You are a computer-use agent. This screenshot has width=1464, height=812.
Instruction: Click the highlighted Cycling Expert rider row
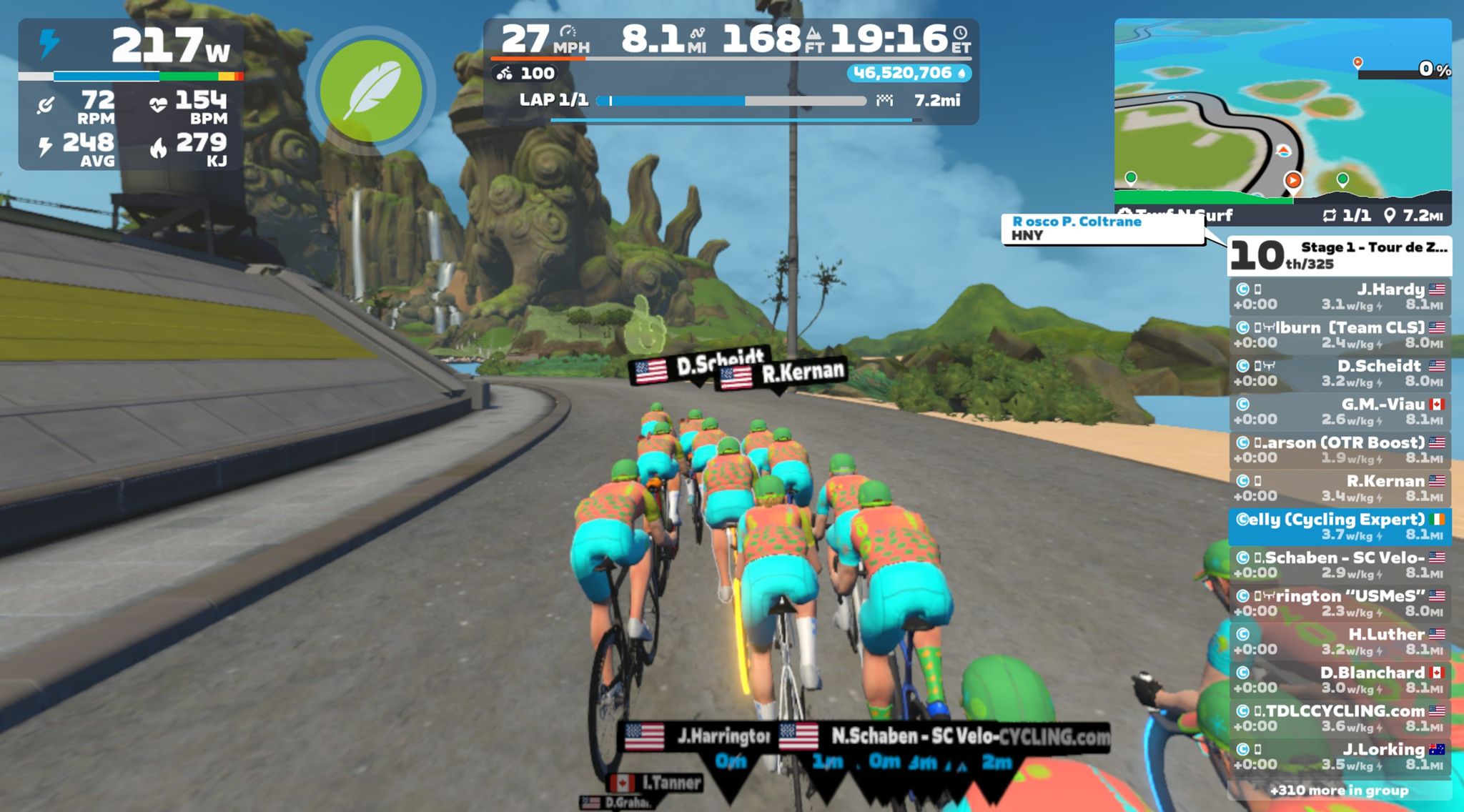[x=1339, y=526]
